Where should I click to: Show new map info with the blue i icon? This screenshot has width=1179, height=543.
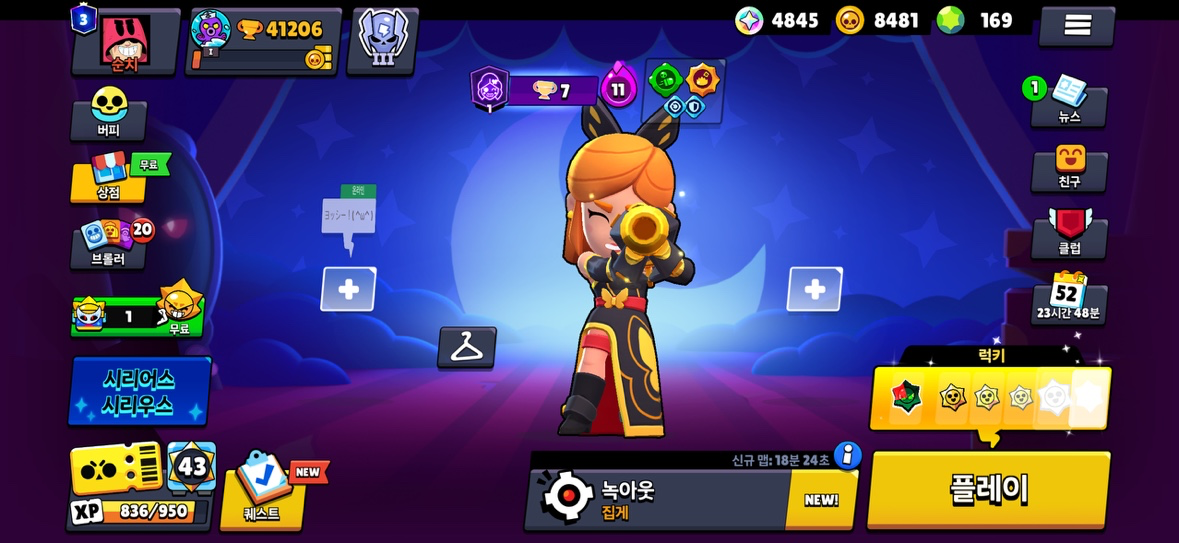847,456
